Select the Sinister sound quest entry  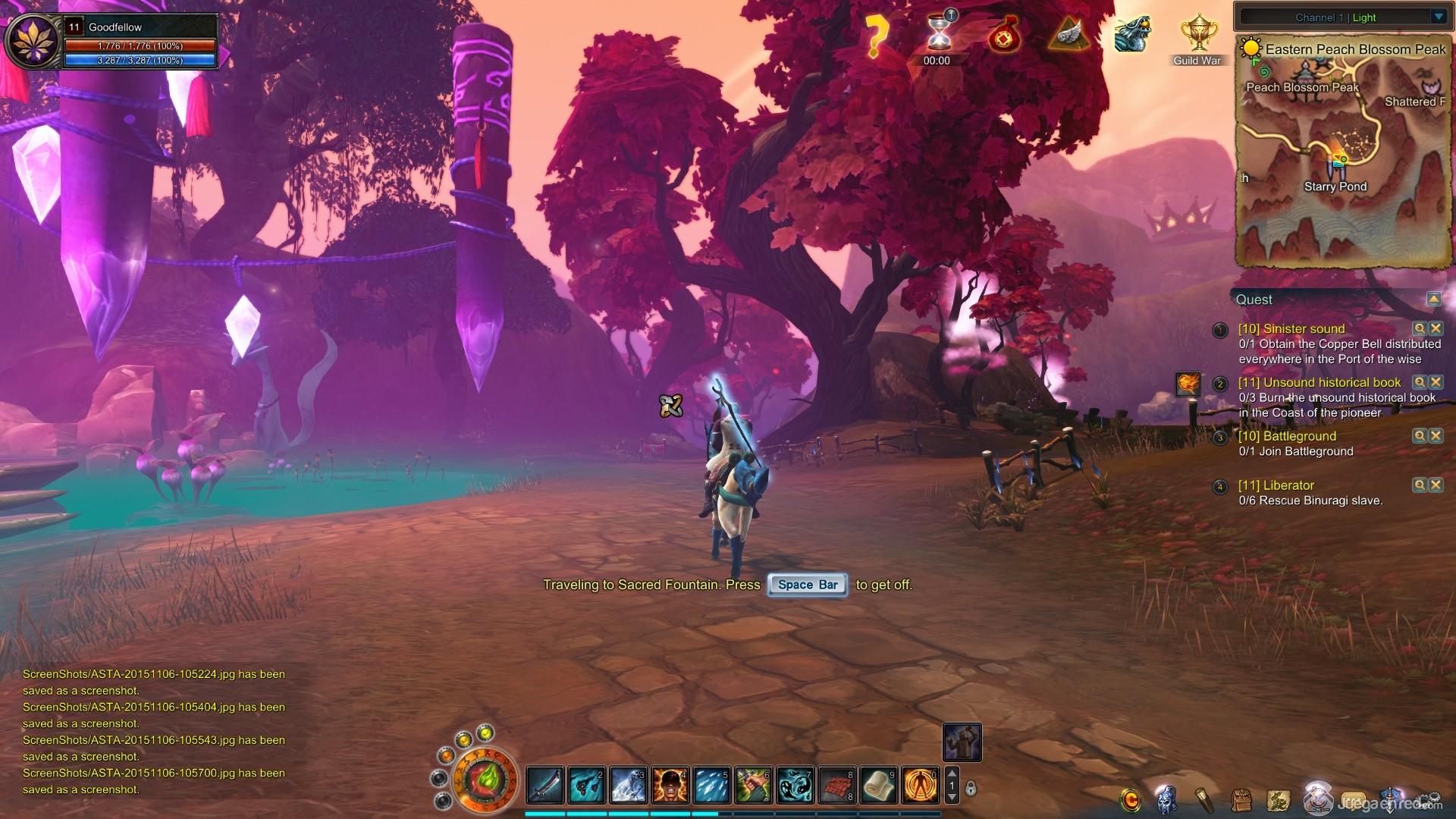[x=1291, y=328]
